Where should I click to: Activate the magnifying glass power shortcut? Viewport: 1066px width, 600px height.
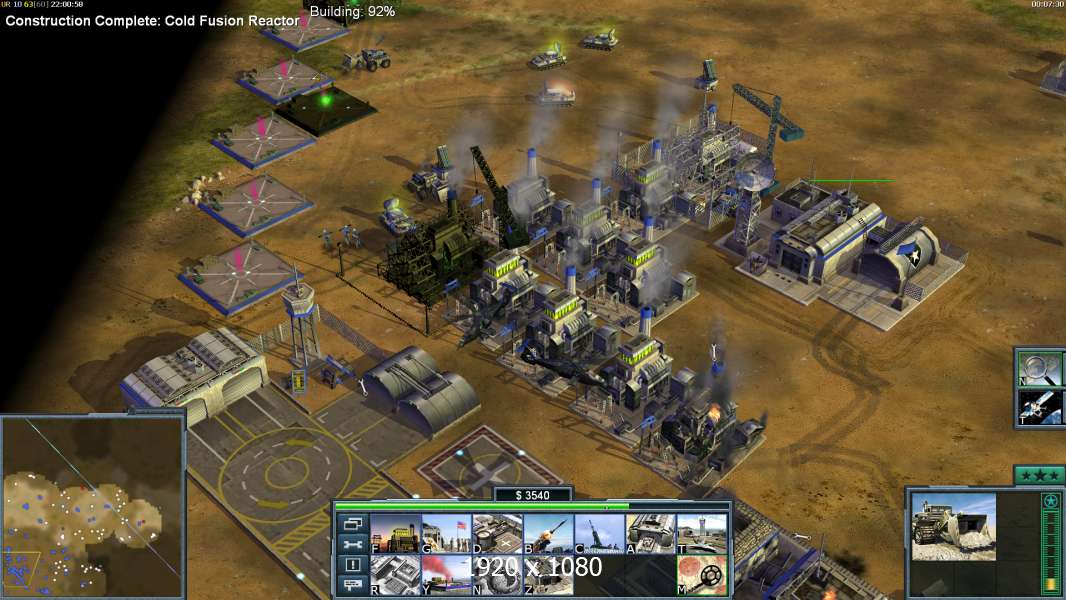click(x=1038, y=367)
